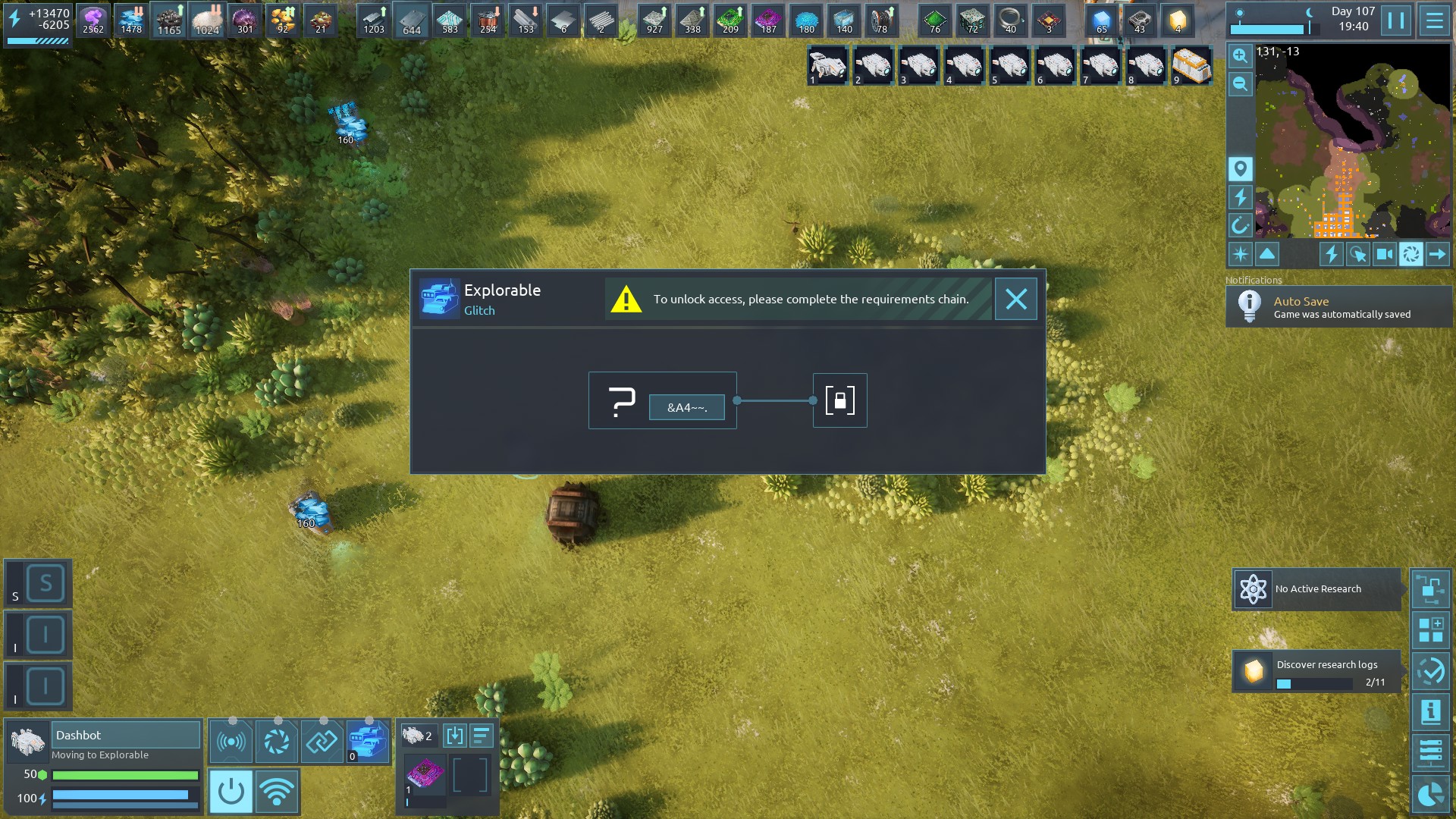Close the Explorable Glitch dialog

(x=1015, y=300)
